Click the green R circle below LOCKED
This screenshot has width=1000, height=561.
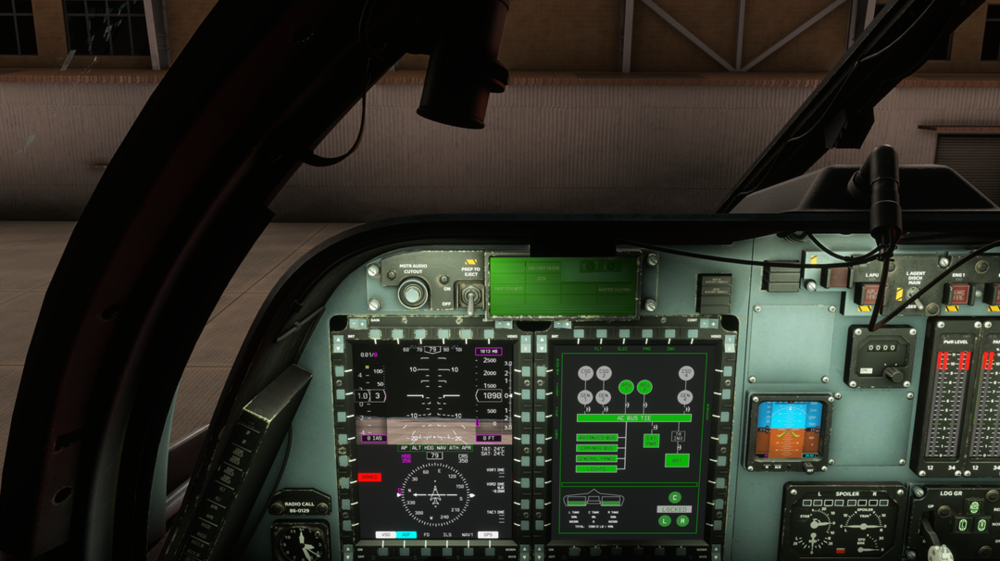coord(682,521)
